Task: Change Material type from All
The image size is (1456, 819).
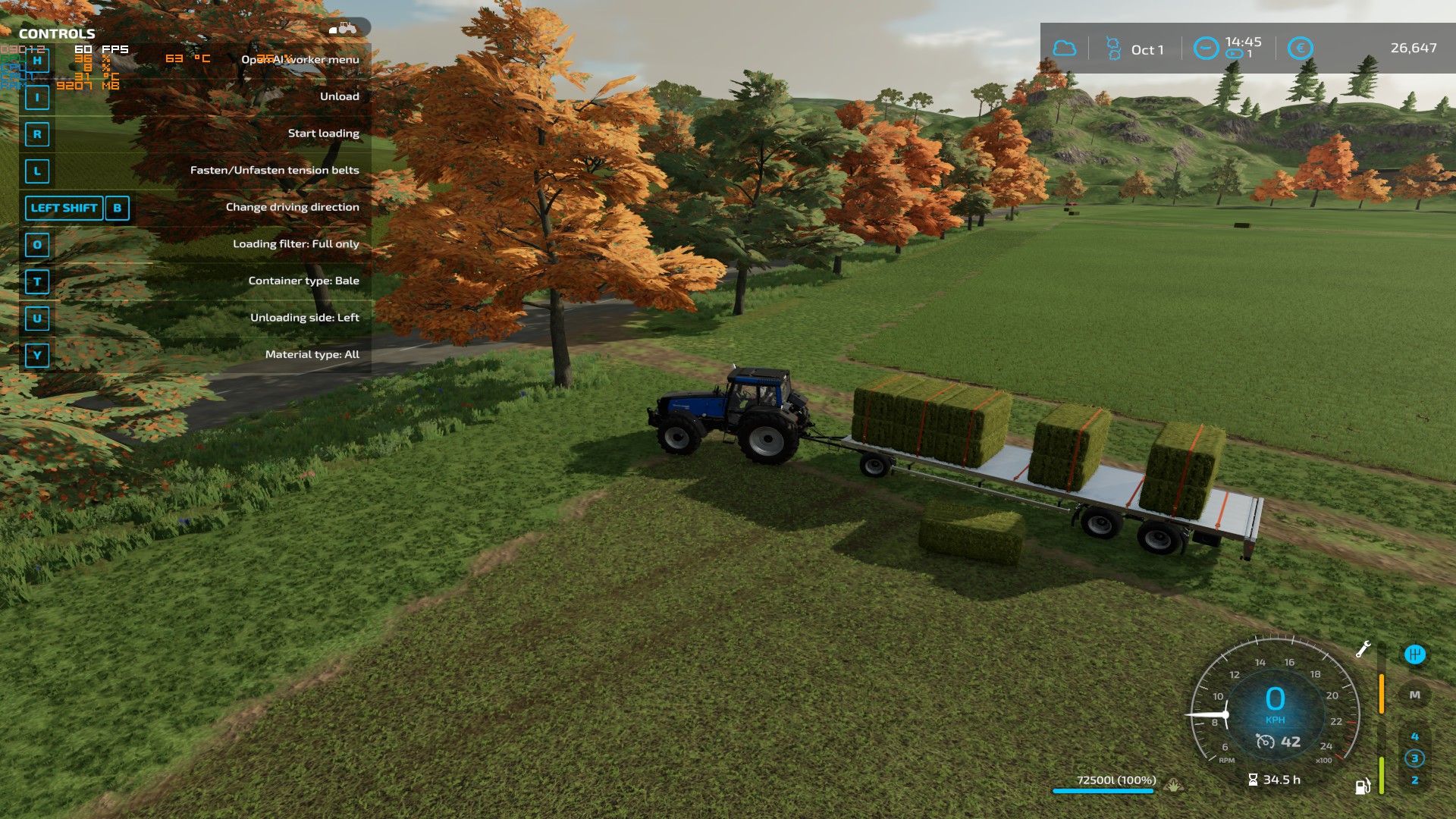Action: tap(313, 354)
